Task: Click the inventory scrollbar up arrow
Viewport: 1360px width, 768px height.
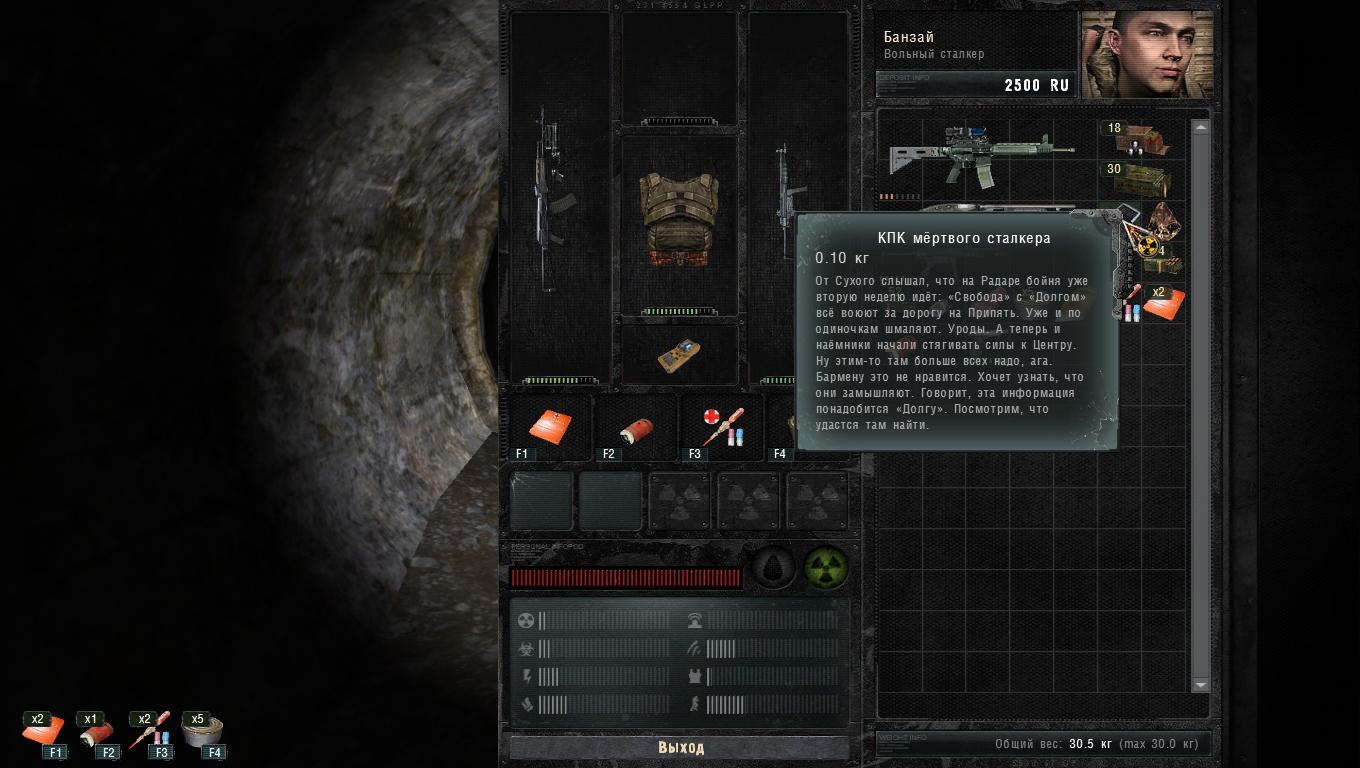Action: pyautogui.click(x=1201, y=127)
